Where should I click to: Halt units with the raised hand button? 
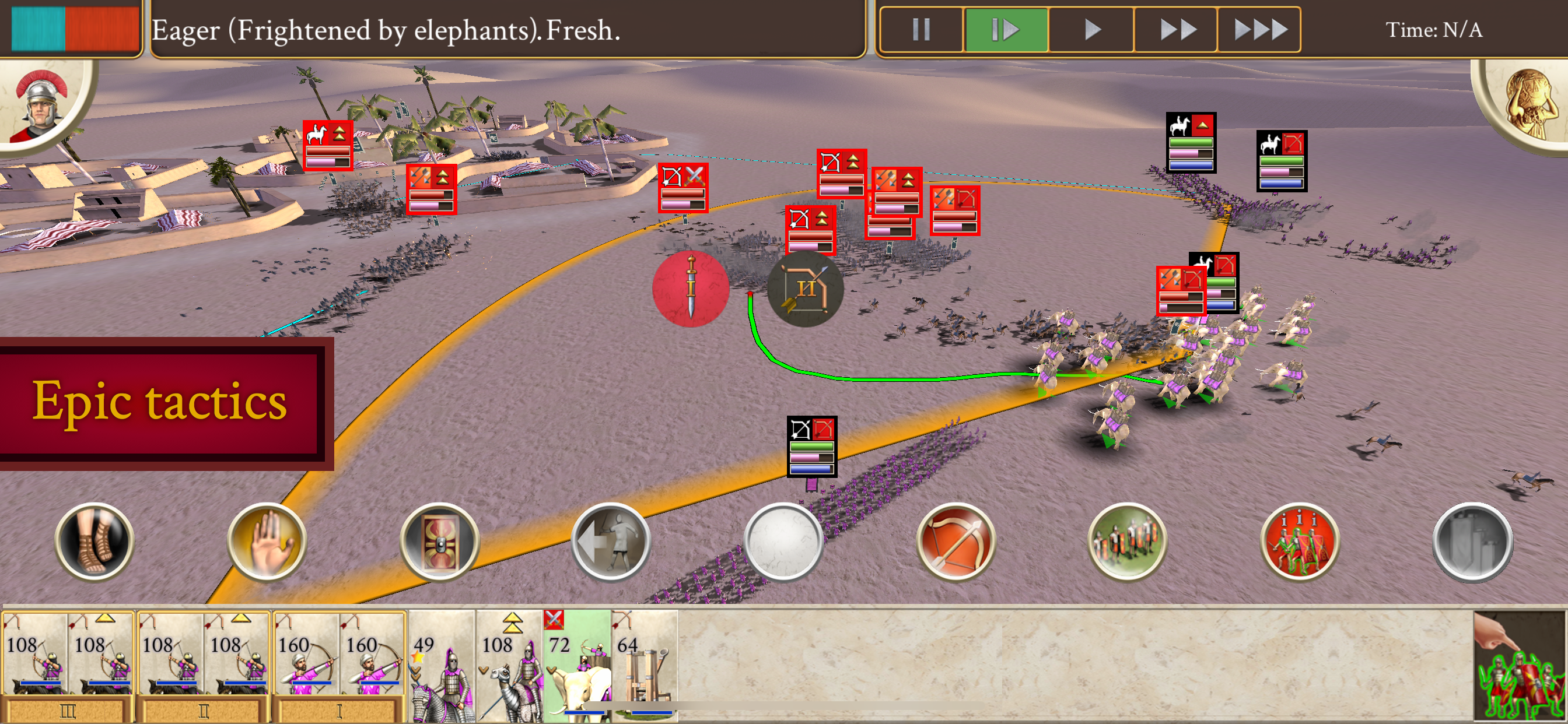point(267,540)
